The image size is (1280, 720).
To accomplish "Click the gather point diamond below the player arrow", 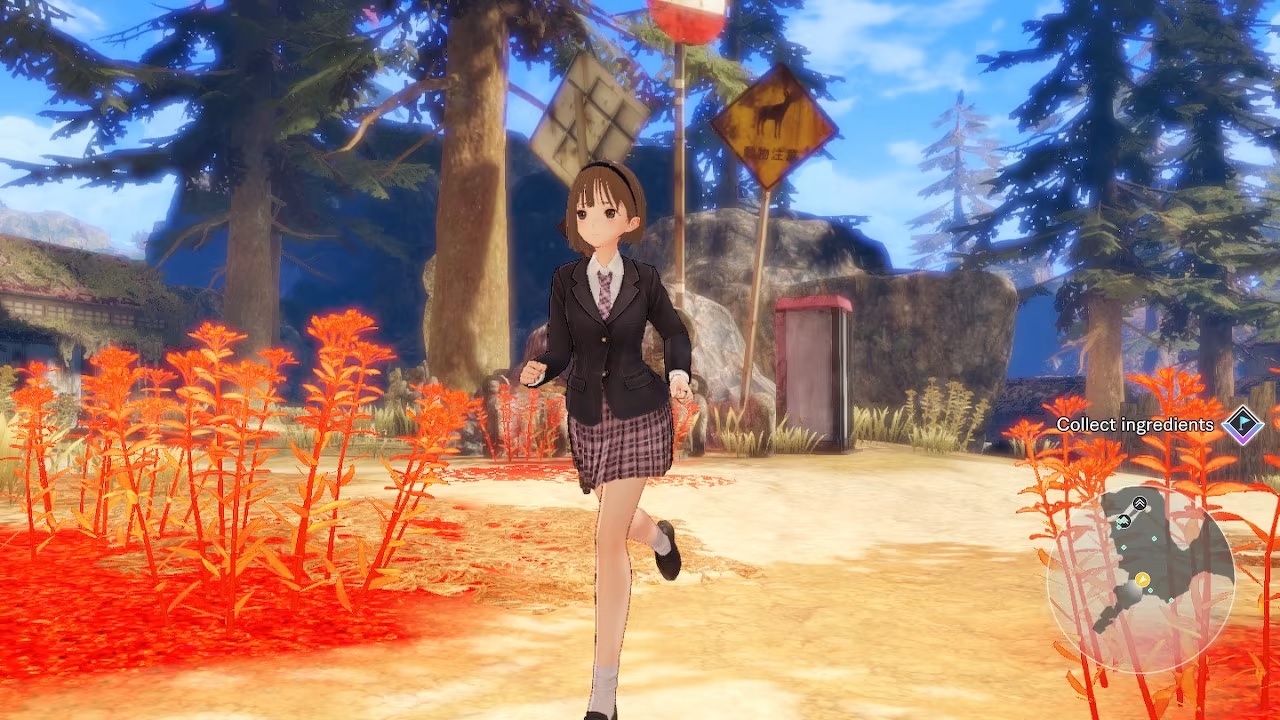I will [x=1150, y=591].
